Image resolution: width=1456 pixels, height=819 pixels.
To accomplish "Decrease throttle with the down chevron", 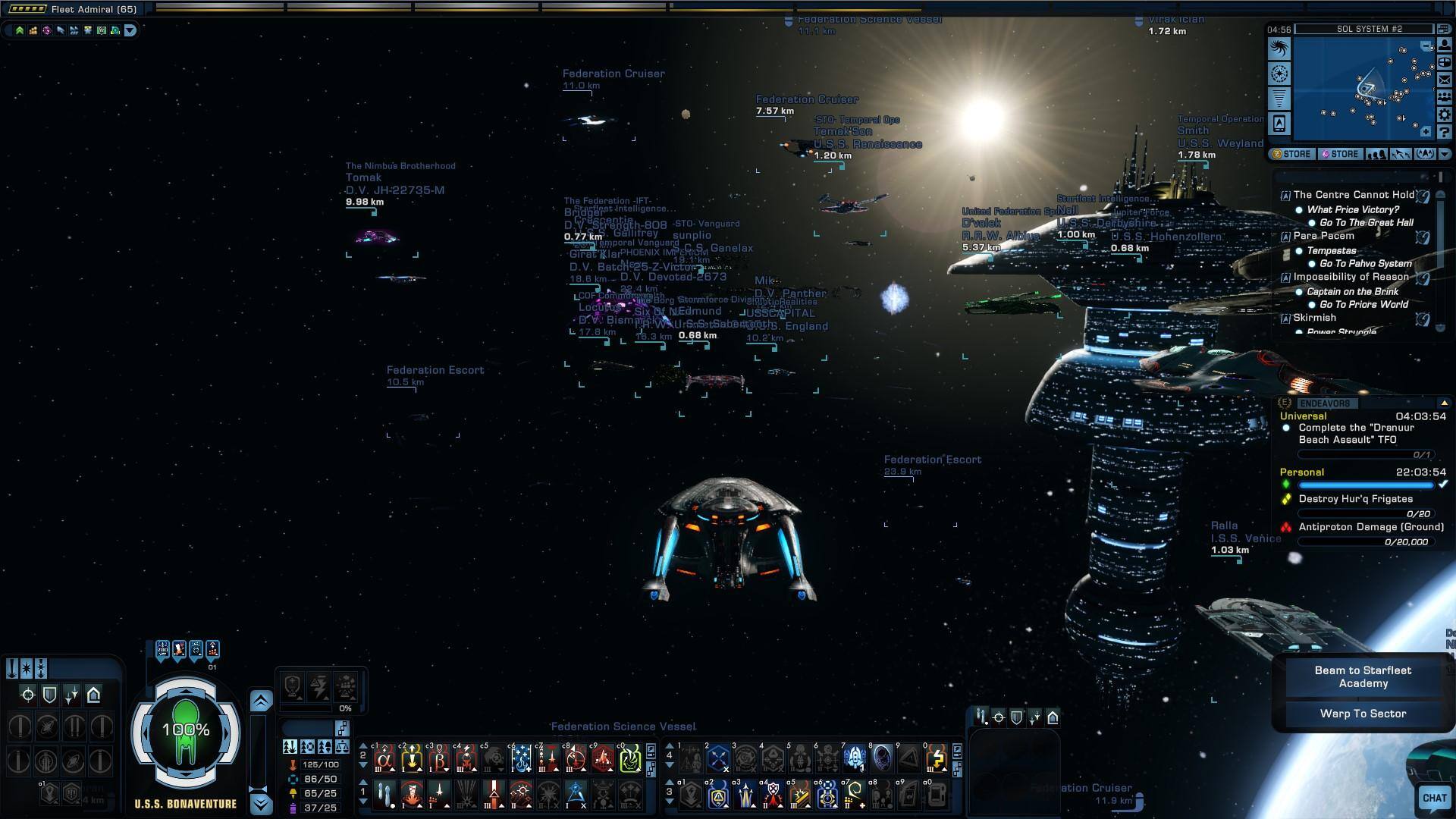I will (x=261, y=804).
